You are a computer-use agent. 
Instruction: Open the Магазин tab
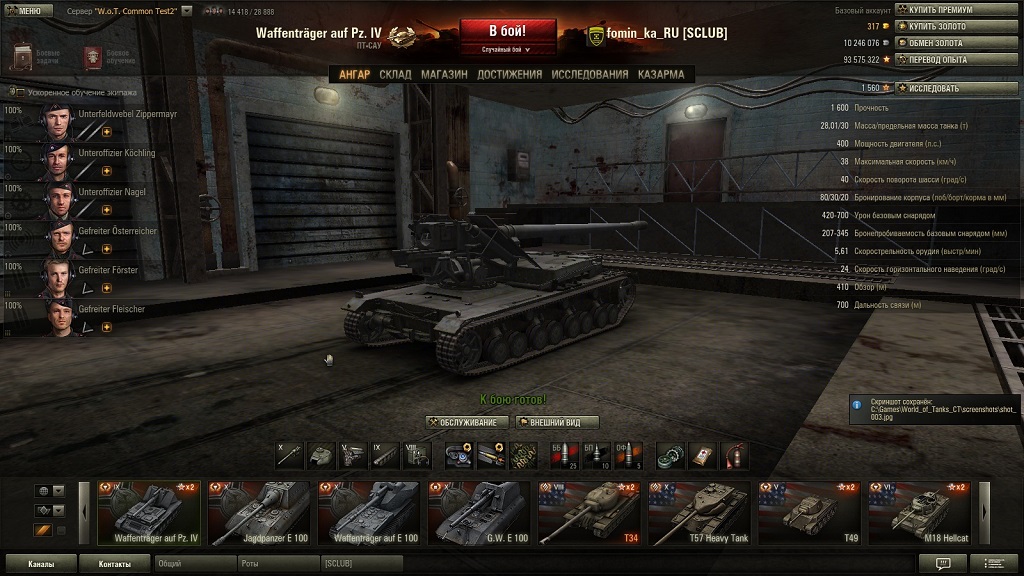pyautogui.click(x=444, y=74)
